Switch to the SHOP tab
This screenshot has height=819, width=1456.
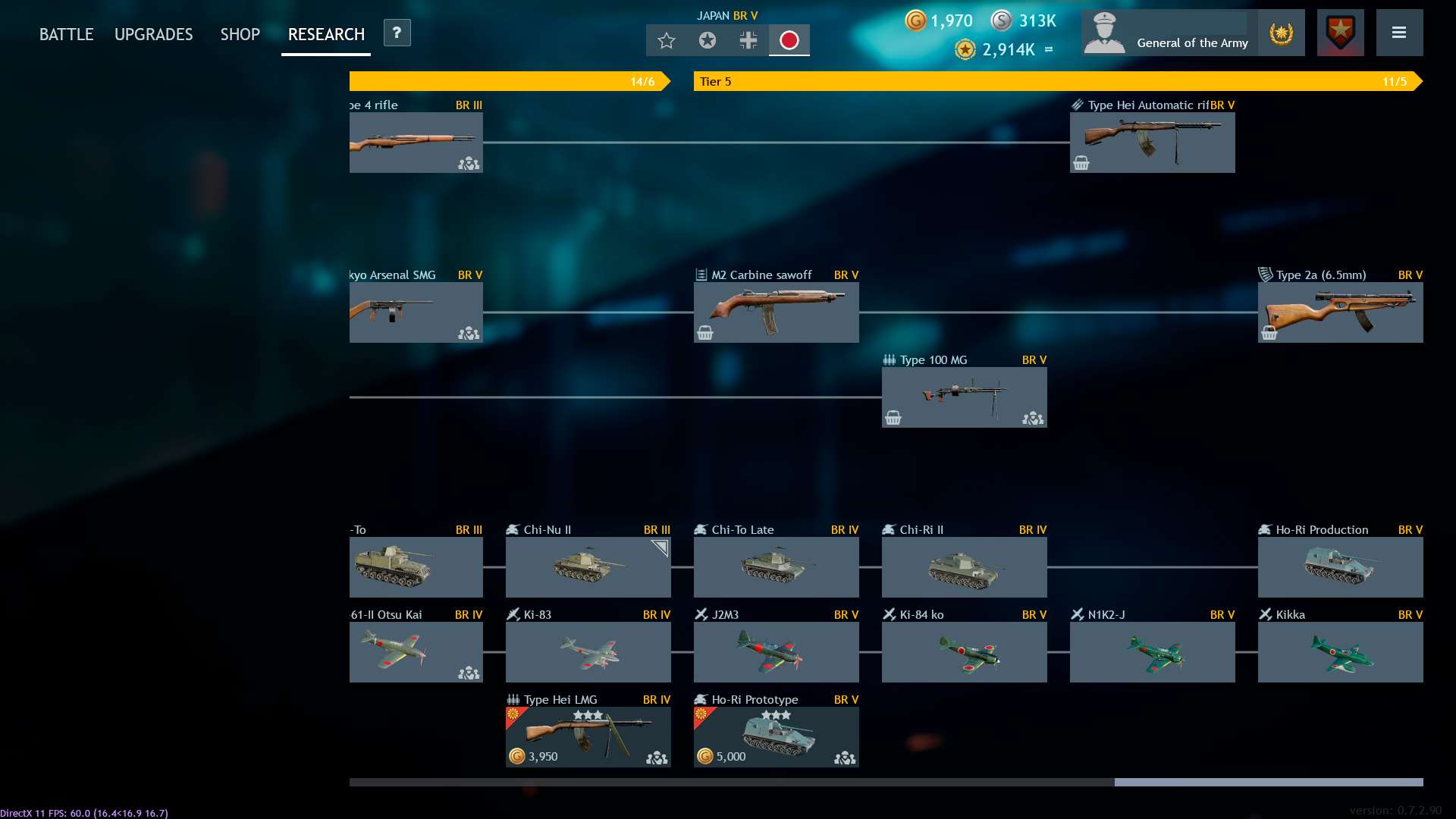coord(240,34)
